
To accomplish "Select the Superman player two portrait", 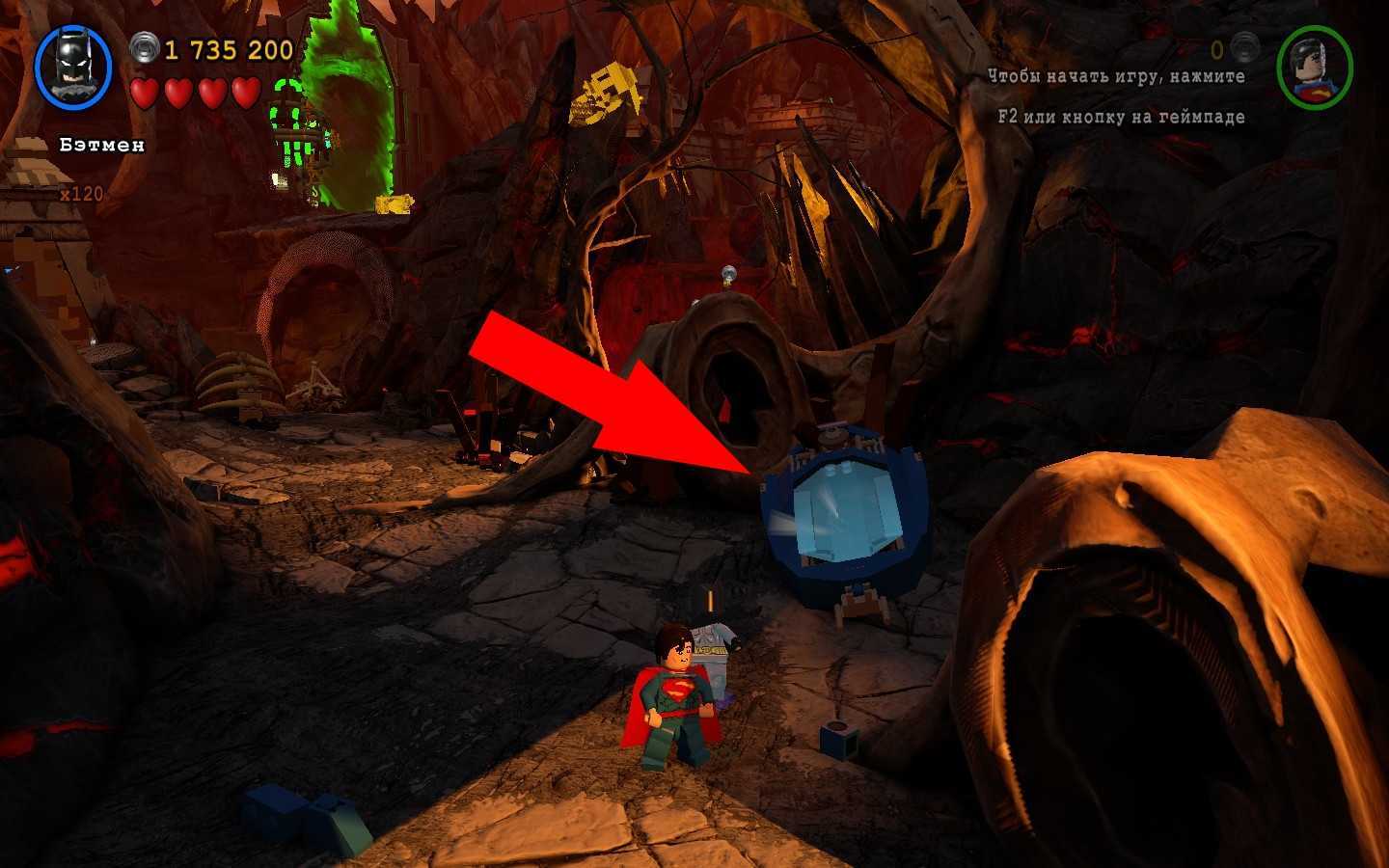I will [1314, 68].
